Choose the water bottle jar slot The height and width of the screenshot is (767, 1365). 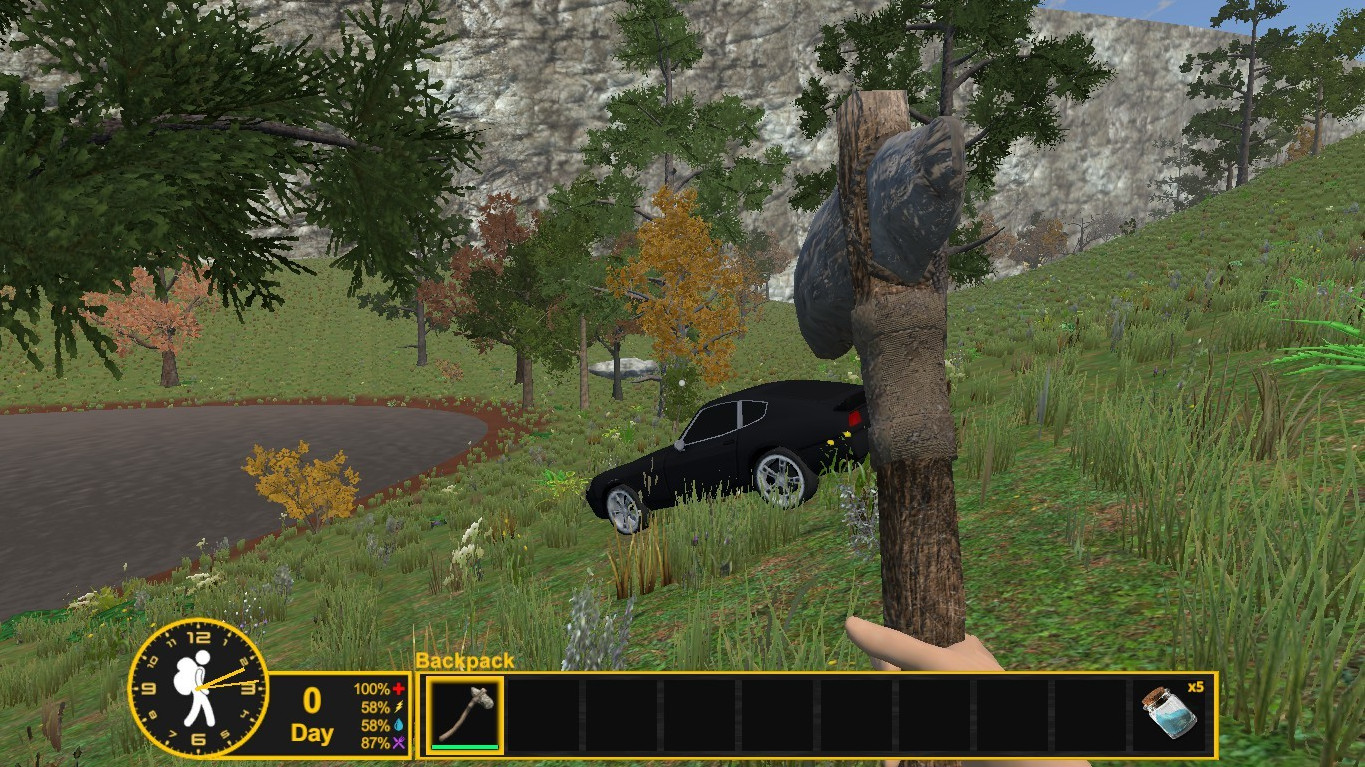coord(1174,714)
